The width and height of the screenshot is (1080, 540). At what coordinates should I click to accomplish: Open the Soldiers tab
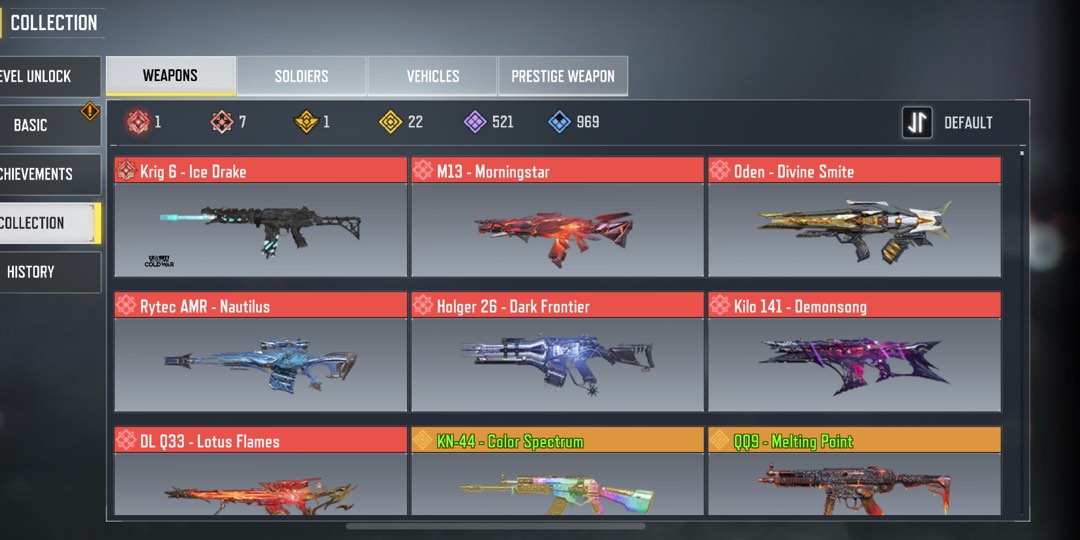coord(301,76)
